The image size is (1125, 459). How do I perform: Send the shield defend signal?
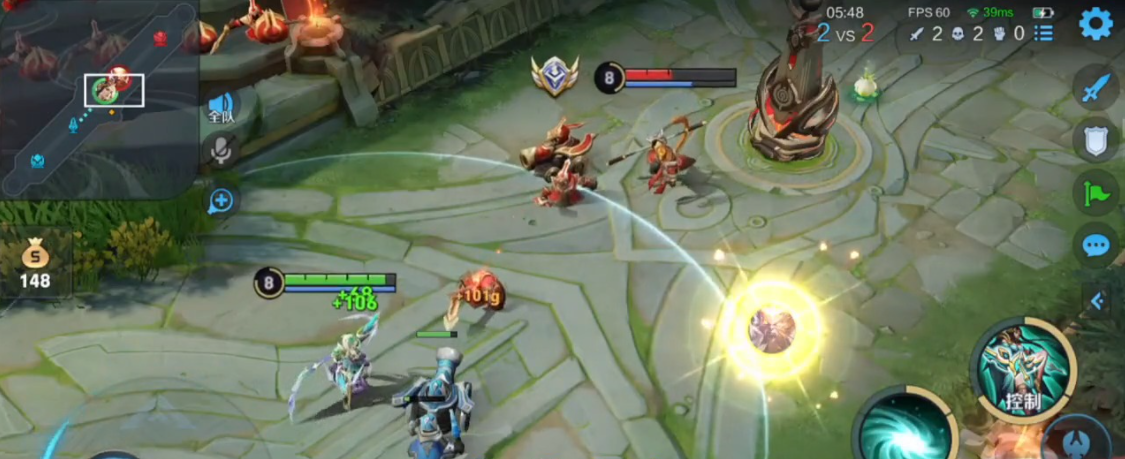pyautogui.click(x=1096, y=141)
